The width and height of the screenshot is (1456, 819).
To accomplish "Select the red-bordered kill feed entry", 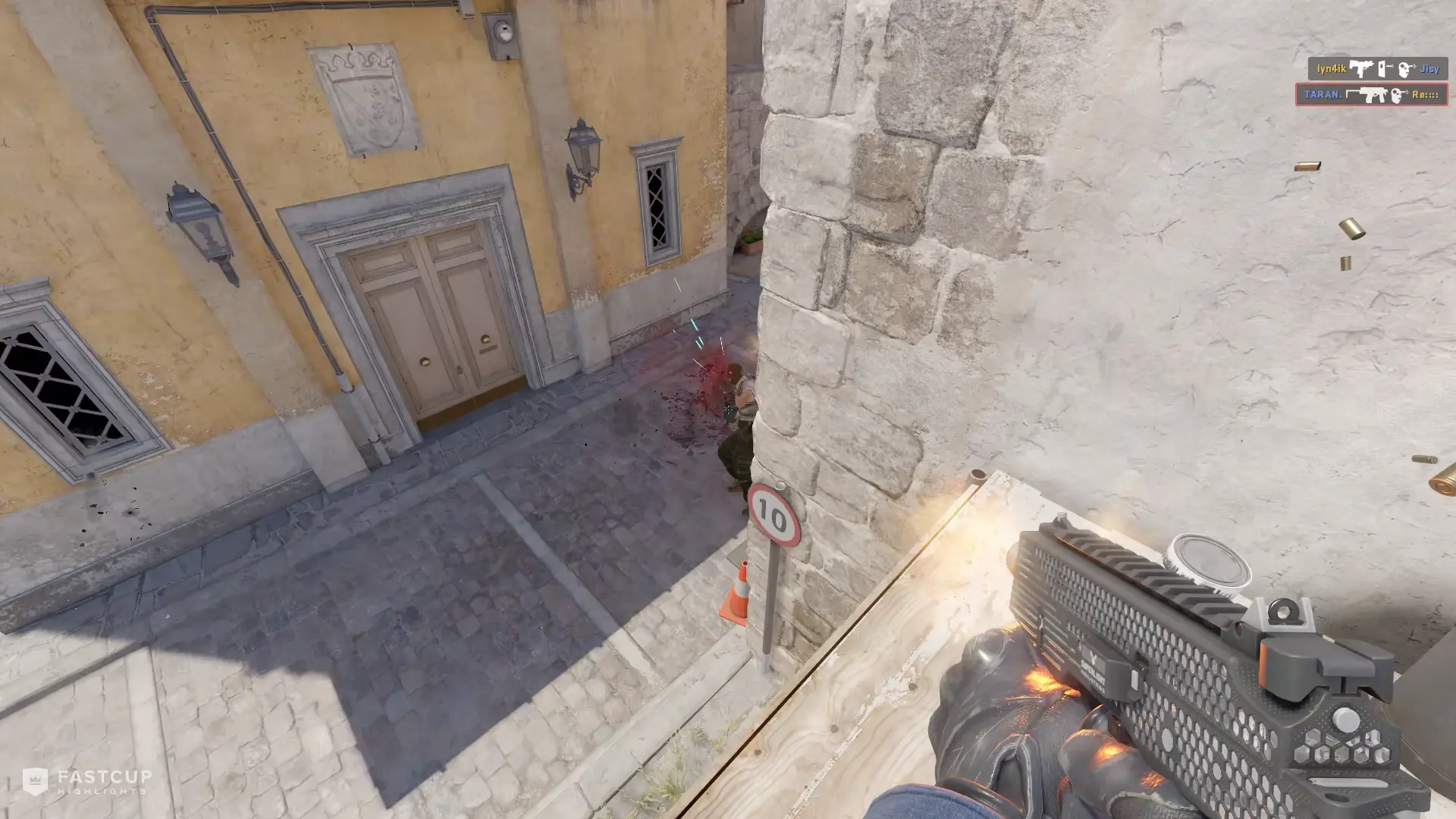I will pos(1373,95).
